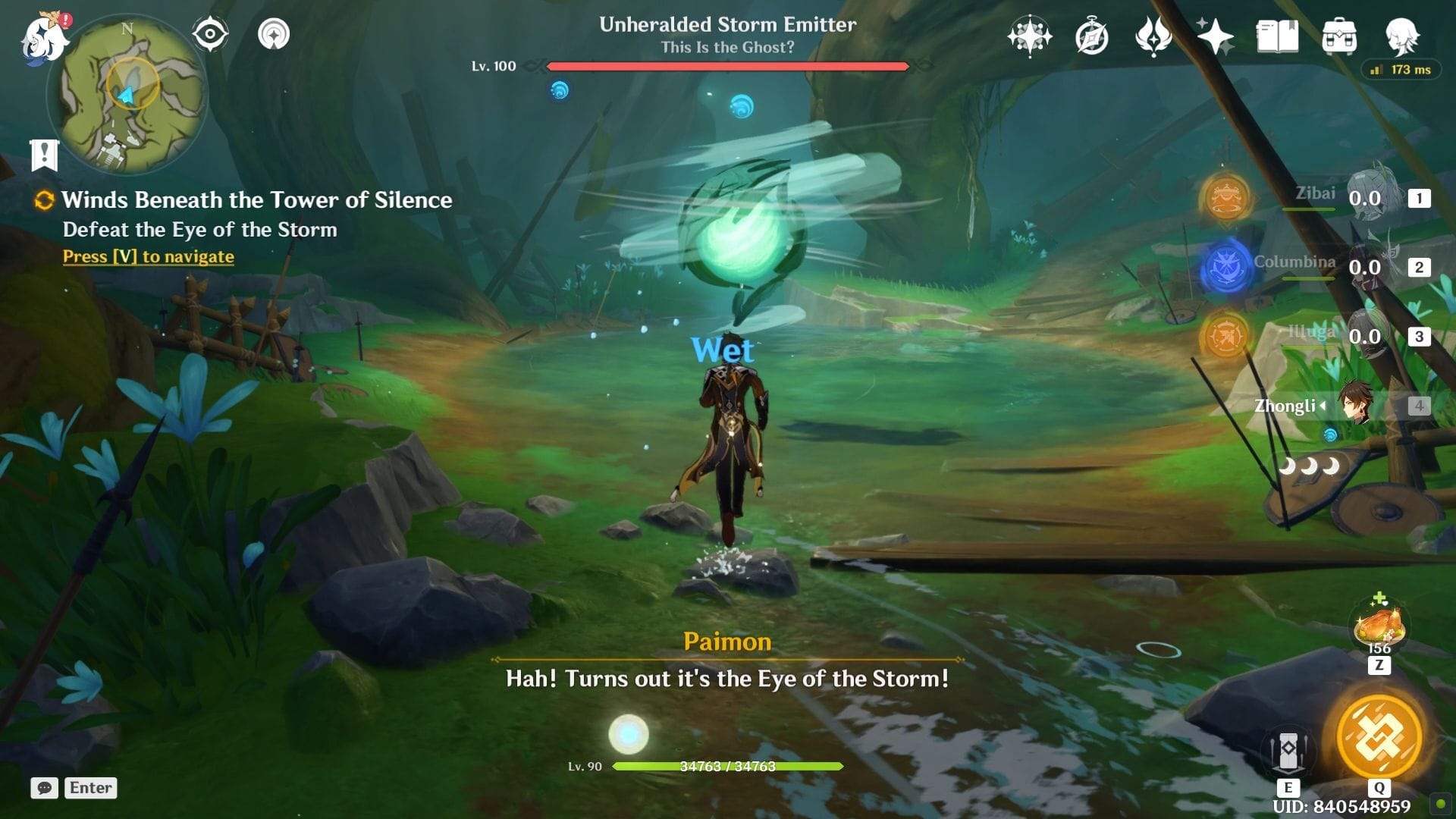Open the backpack inventory icon

1339,36
